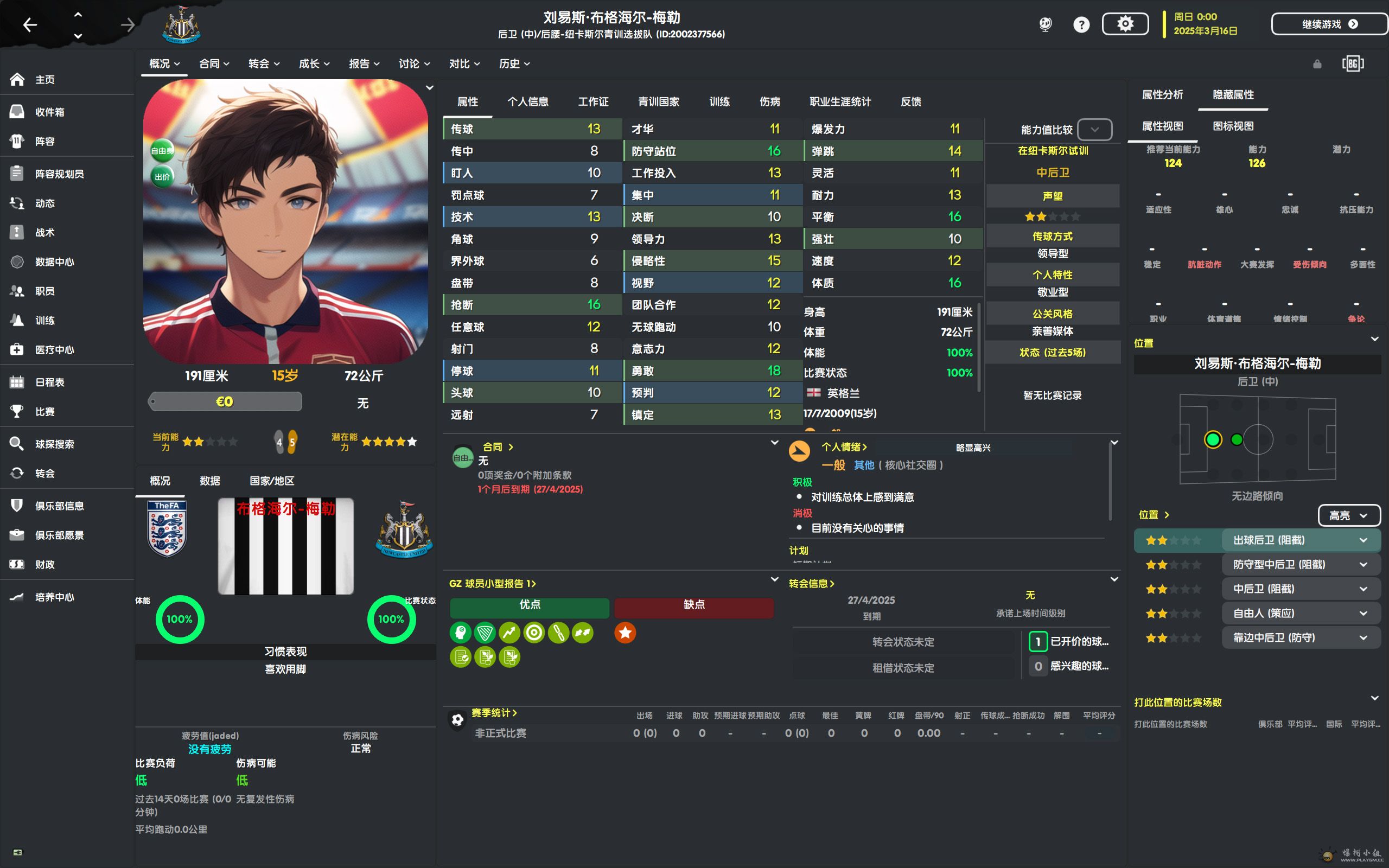Switch to 职业生涯统计 tab
The width and height of the screenshot is (1389, 868).
(840, 101)
